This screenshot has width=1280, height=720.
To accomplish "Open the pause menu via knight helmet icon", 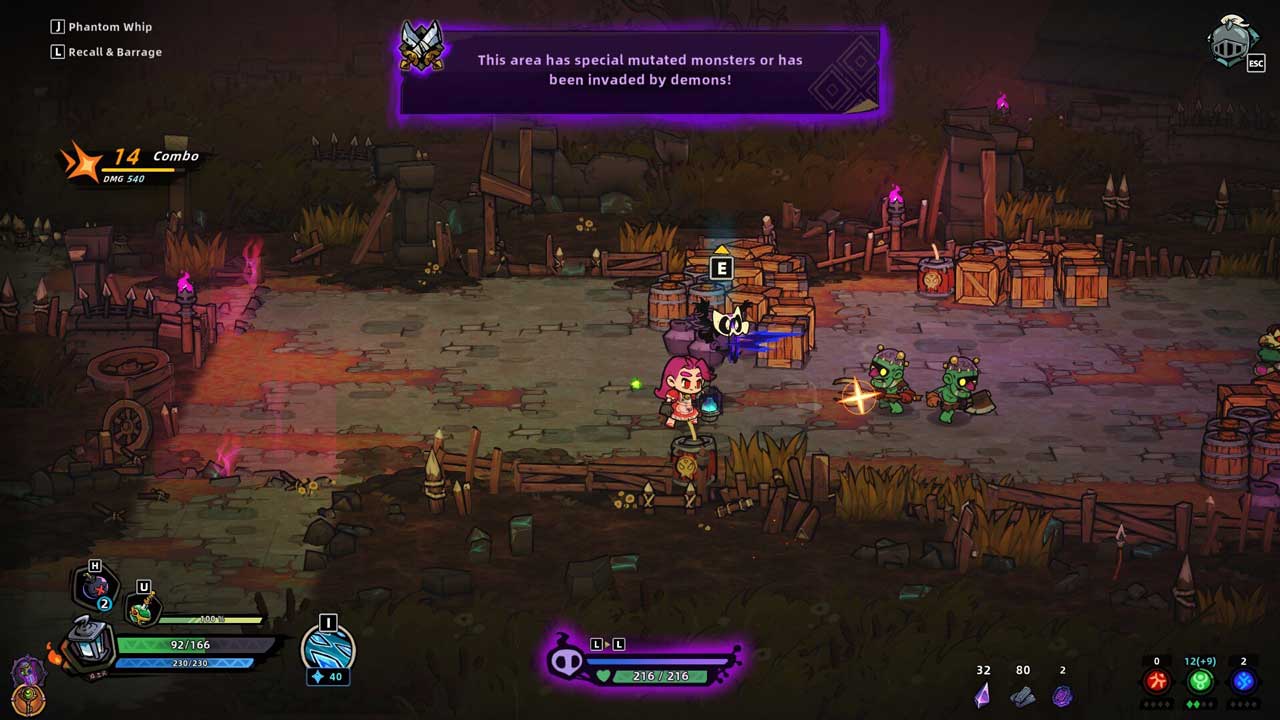I will pos(1232,42).
